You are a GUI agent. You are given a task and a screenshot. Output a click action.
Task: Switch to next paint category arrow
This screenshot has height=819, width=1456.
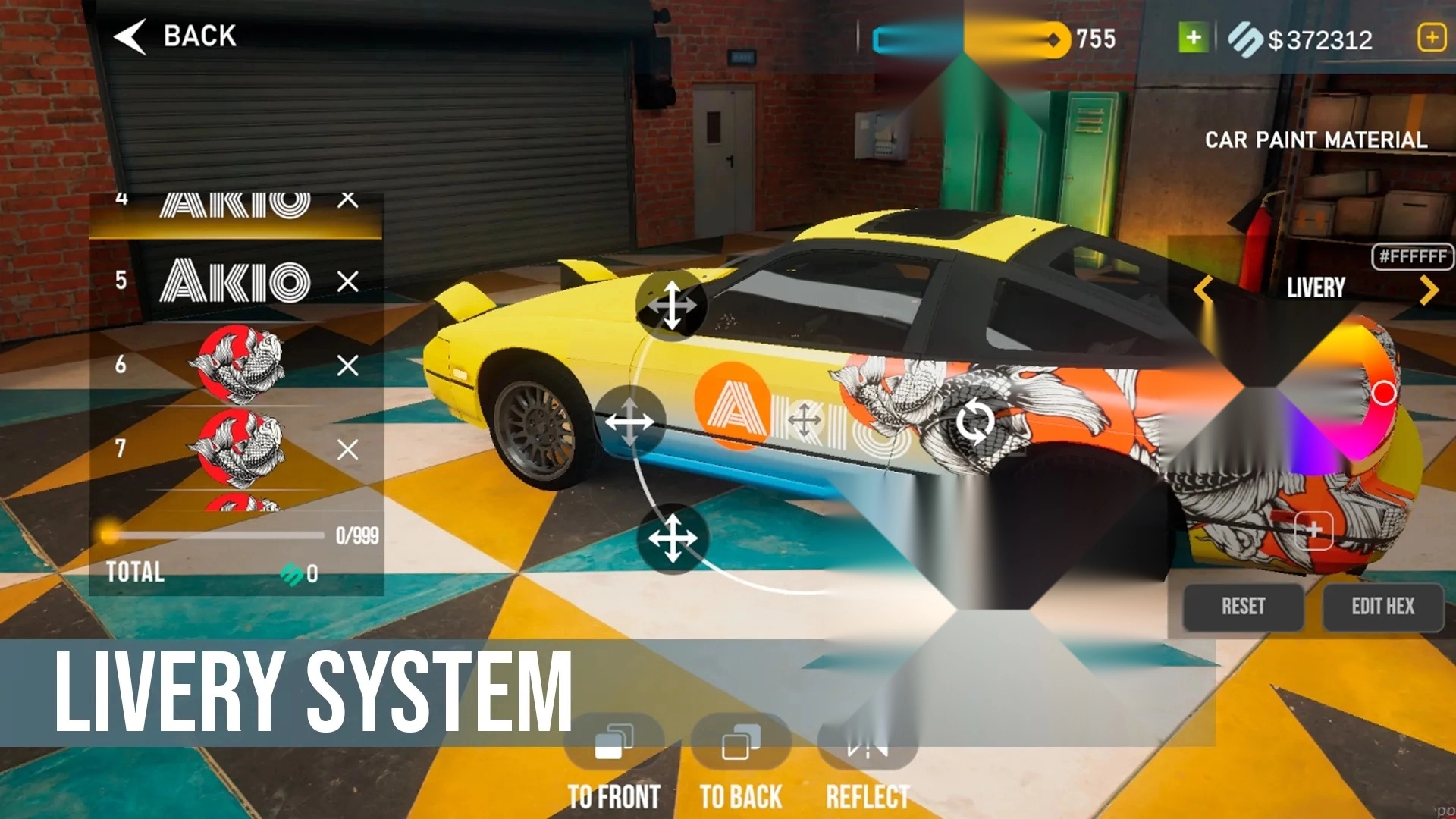pos(1429,289)
